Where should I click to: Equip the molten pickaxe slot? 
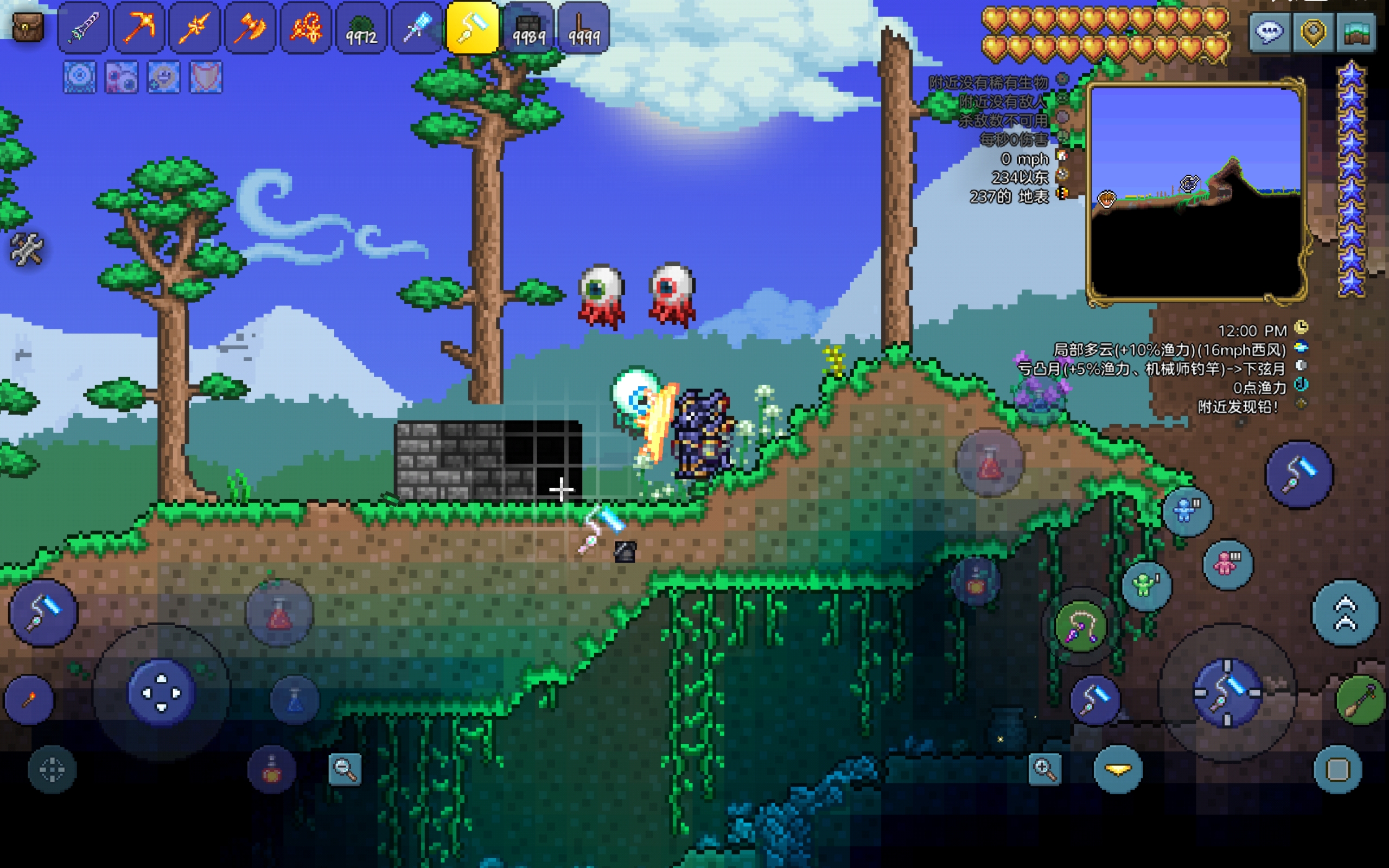coord(138,28)
